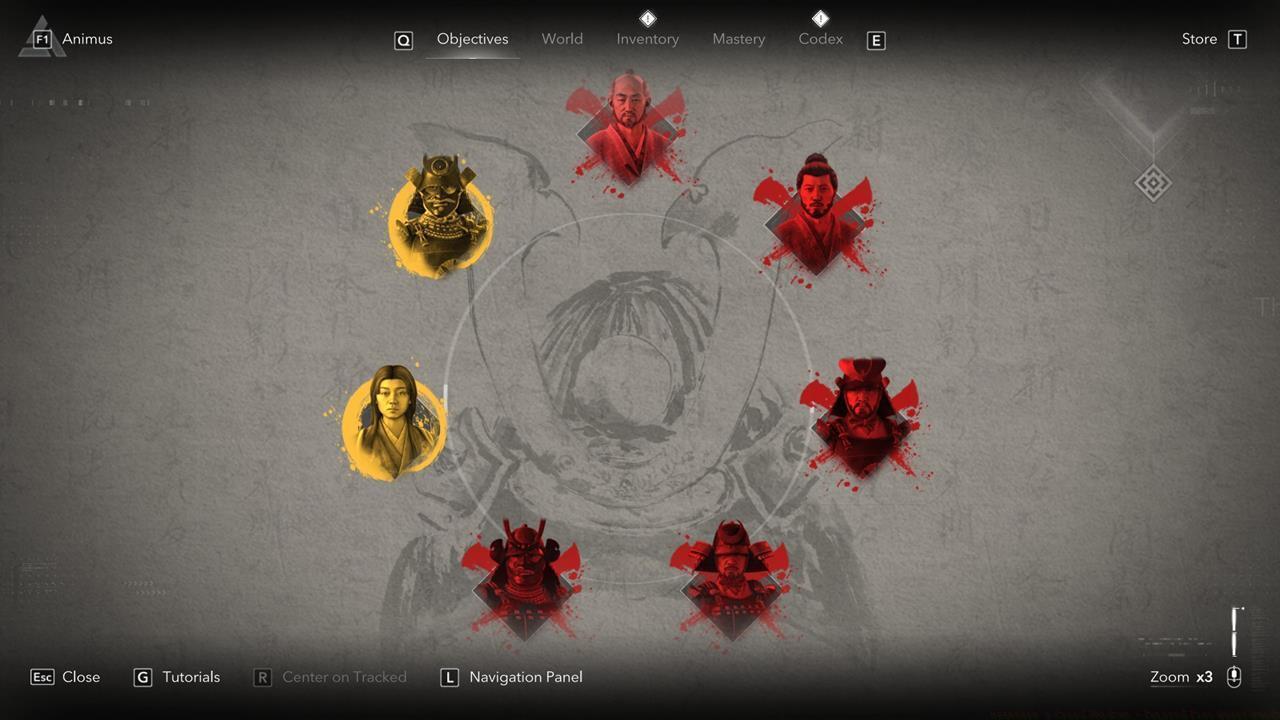1280x720 pixels.
Task: Switch to the World tab
Action: (562, 39)
